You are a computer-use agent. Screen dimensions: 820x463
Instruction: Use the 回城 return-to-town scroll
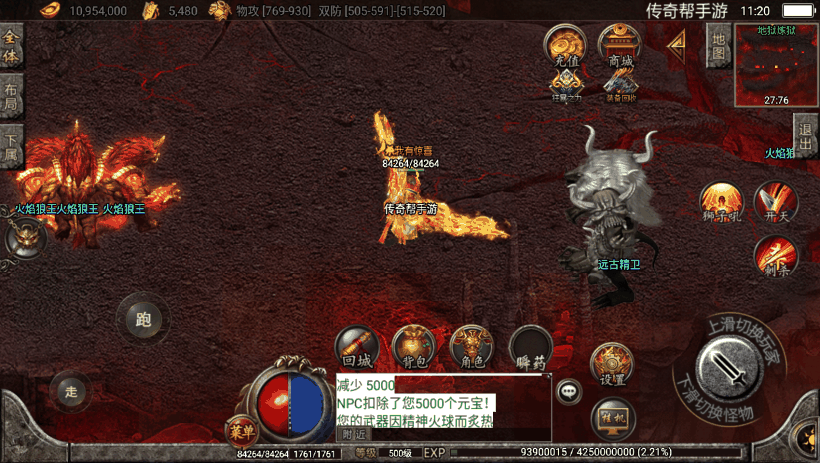356,346
